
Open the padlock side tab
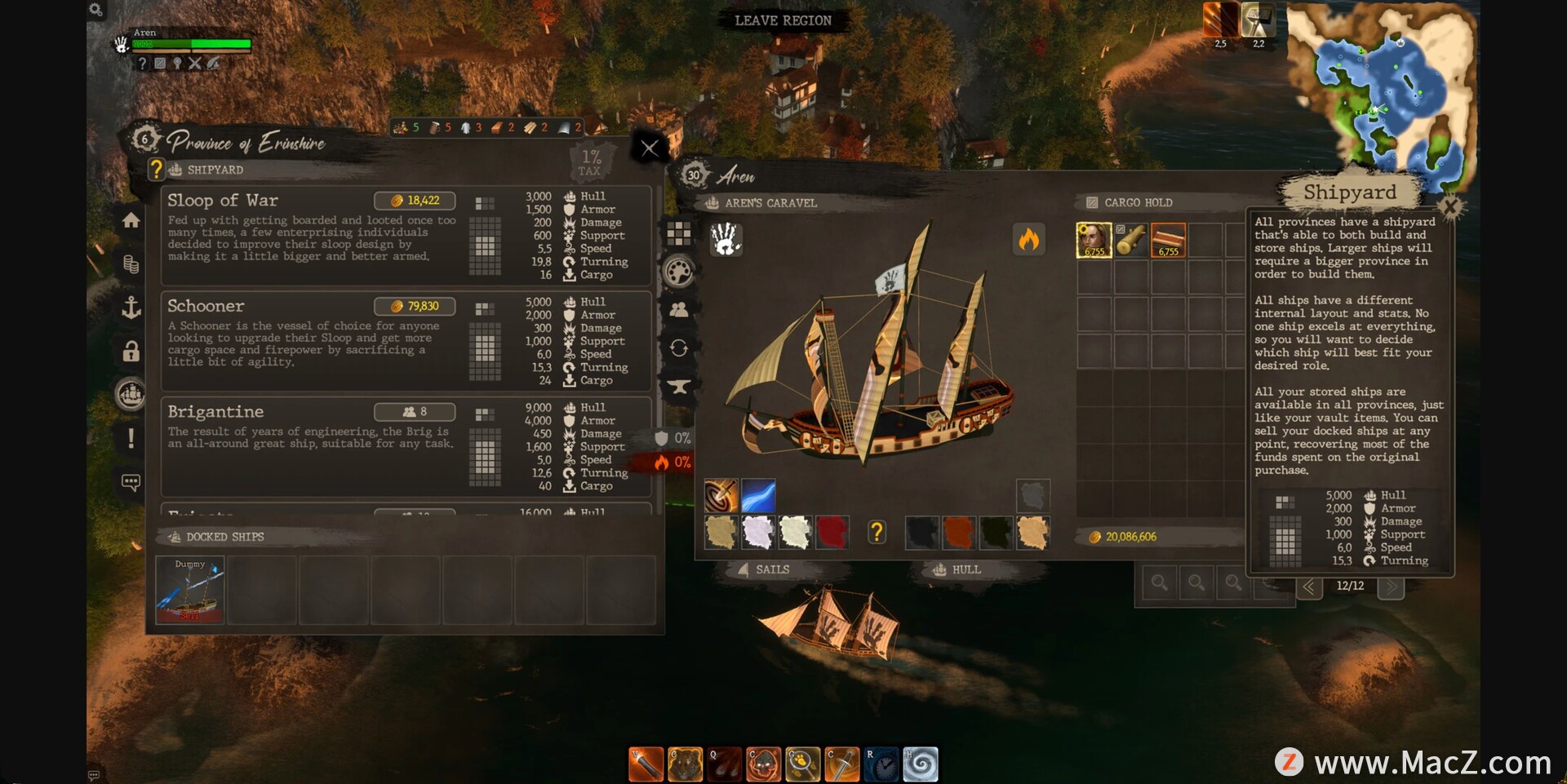point(131,351)
